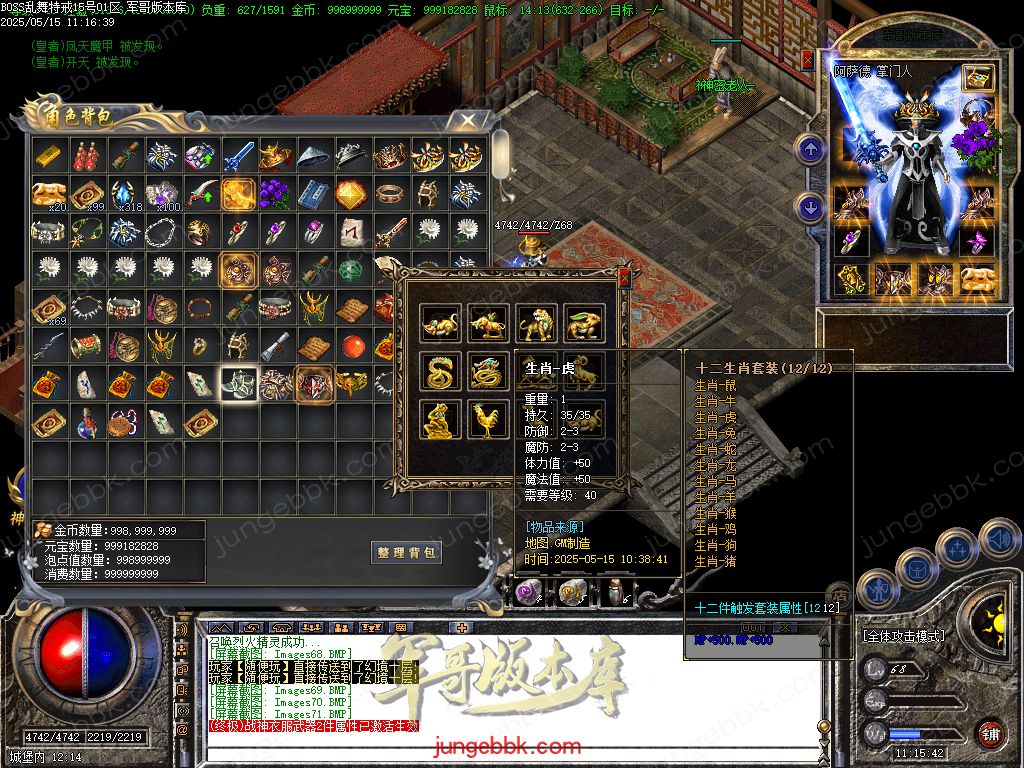Open the treasure chest icon on equipment panel
The height and width of the screenshot is (768, 1024).
coord(978,78)
